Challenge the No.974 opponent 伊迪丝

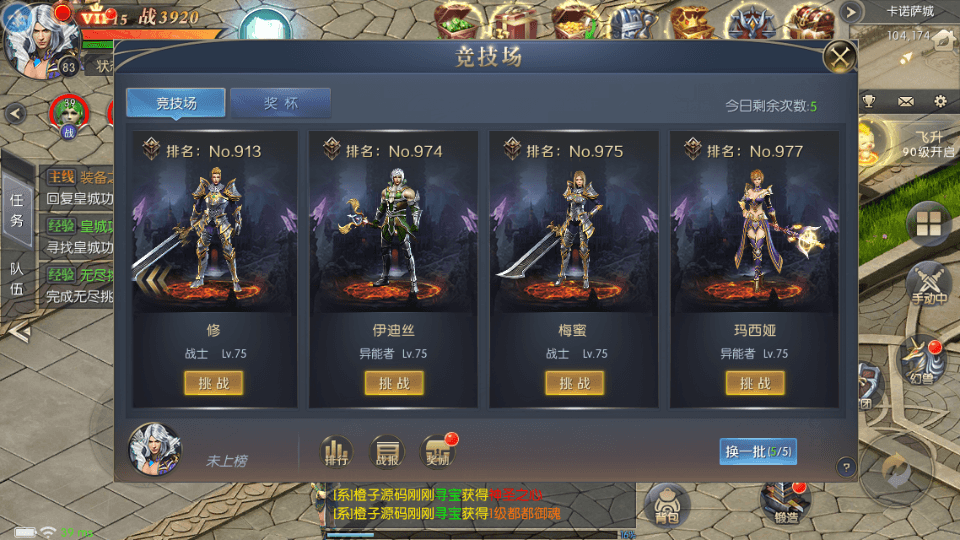coord(394,383)
